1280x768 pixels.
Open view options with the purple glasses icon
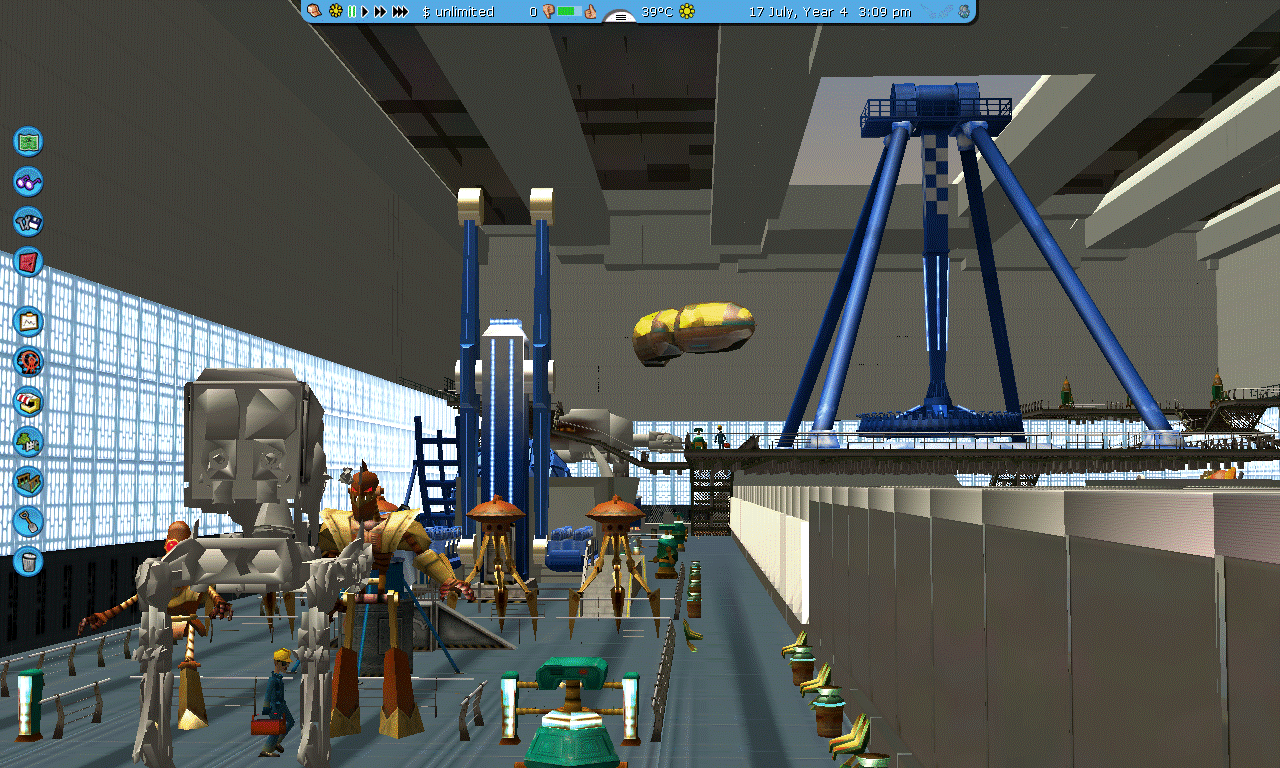coord(28,181)
